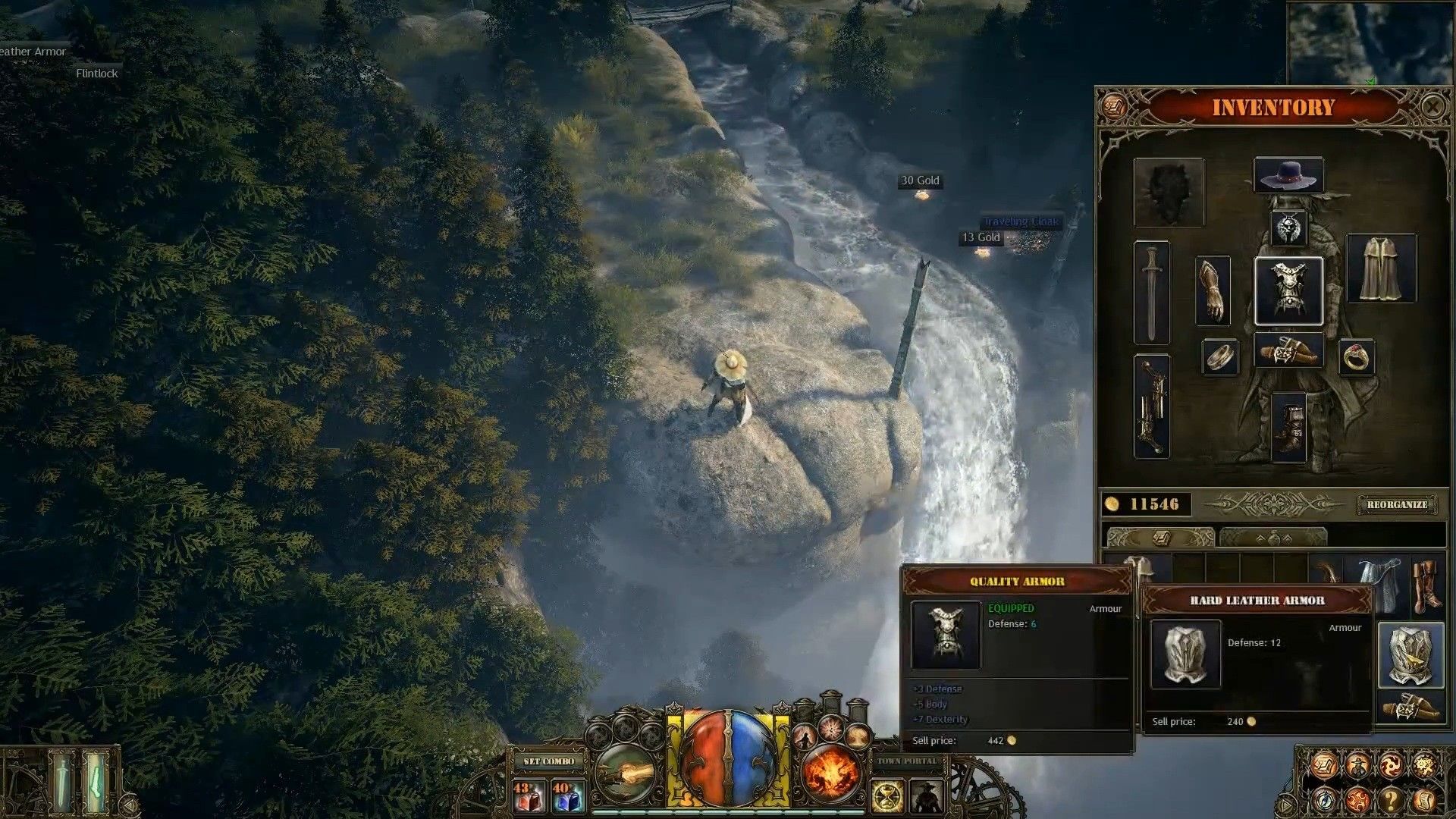The width and height of the screenshot is (1456, 819).
Task: Open the compass map button
Action: (x=1323, y=799)
